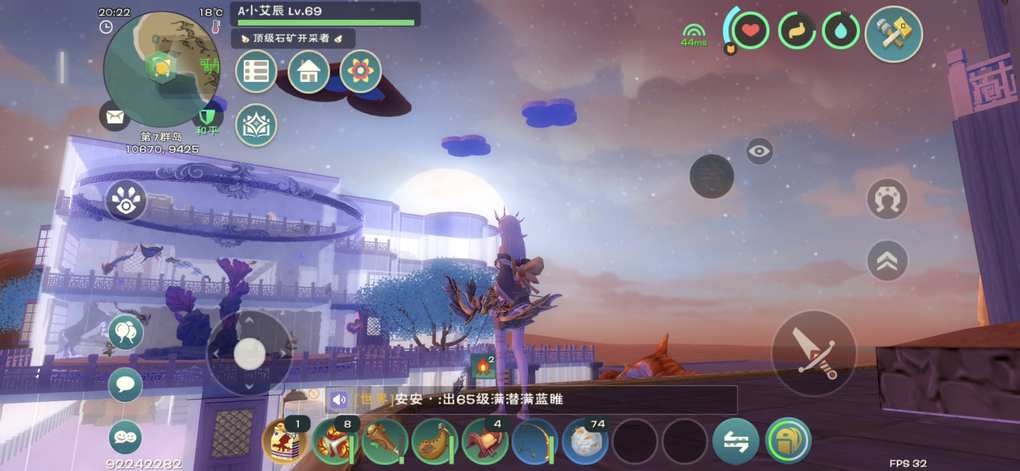
Task: Open the list menu button
Action: point(256,71)
